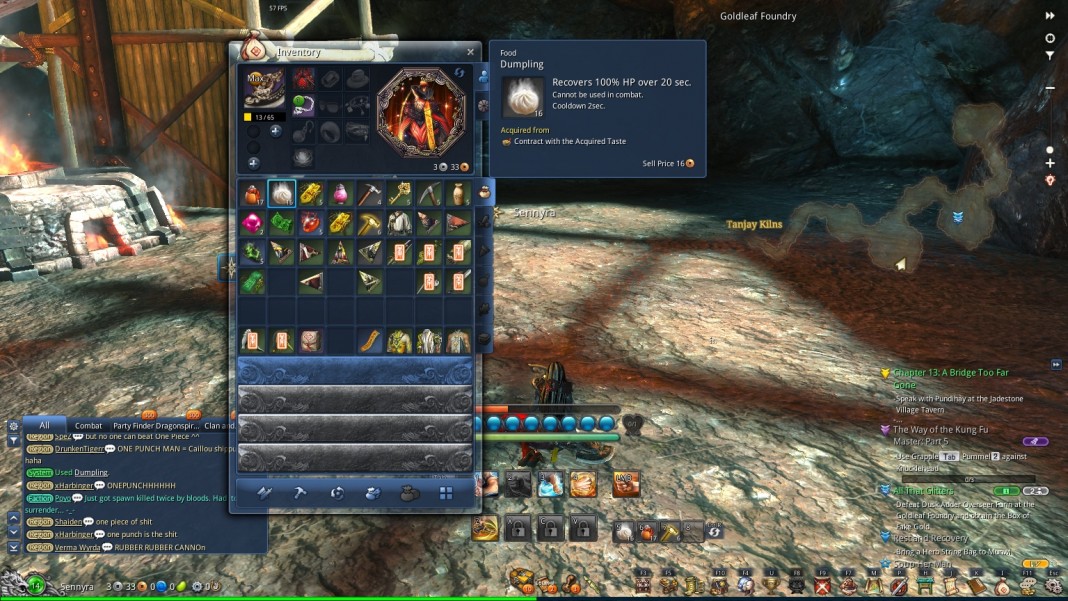
Task: Open the inventory grid layout button
Action: click(x=446, y=492)
